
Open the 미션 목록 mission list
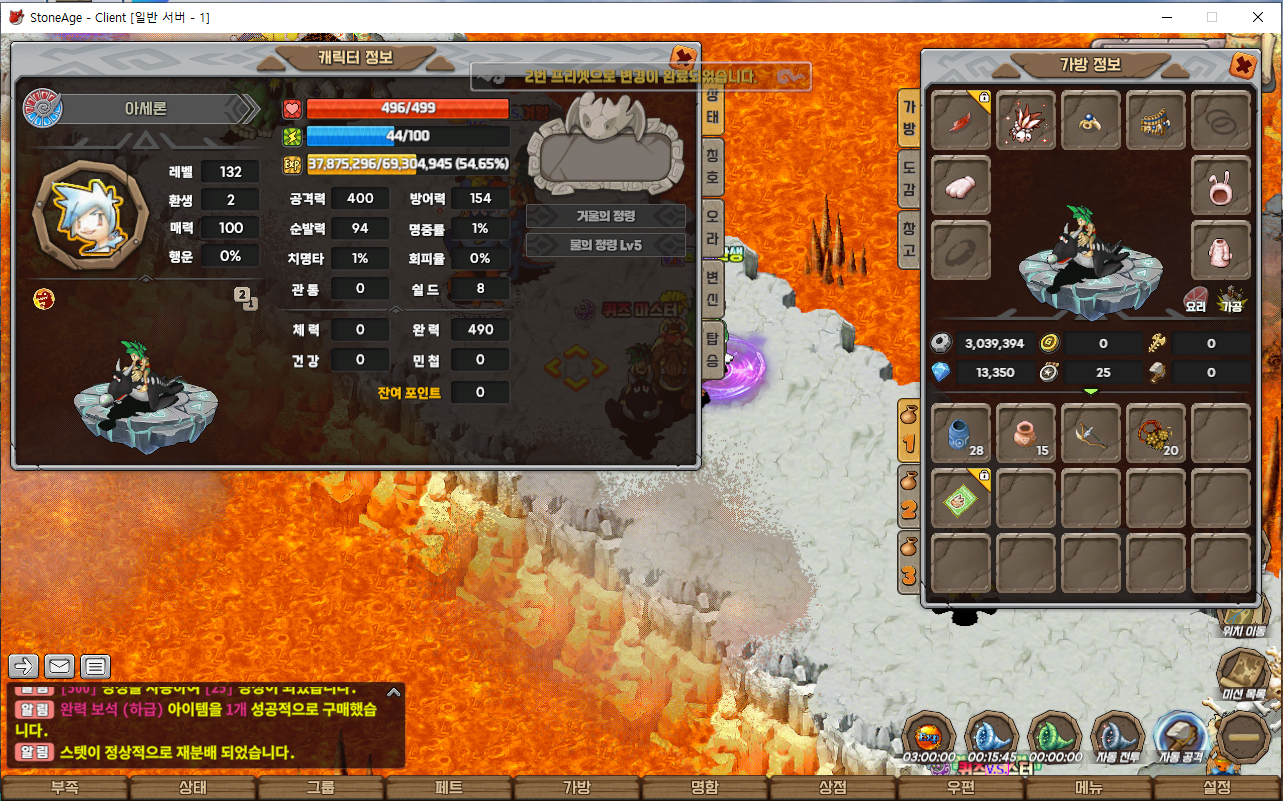click(1244, 675)
